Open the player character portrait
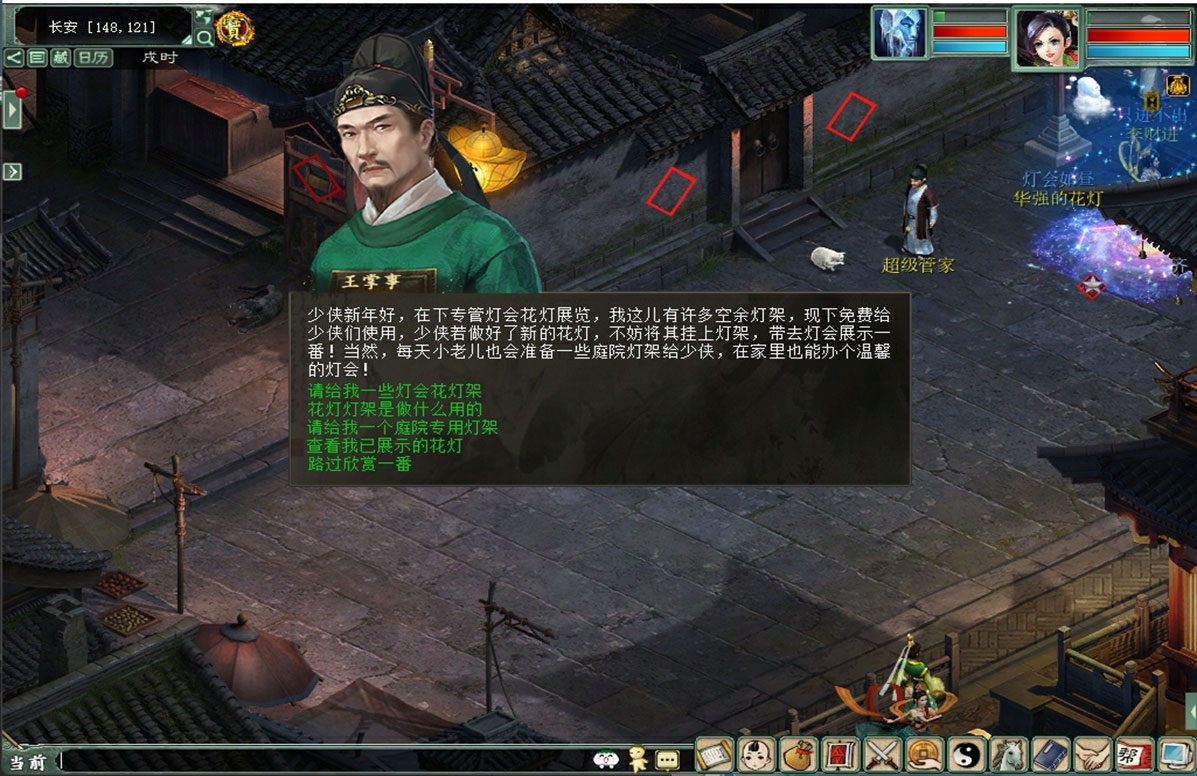The width and height of the screenshot is (1197, 776). 1046,38
